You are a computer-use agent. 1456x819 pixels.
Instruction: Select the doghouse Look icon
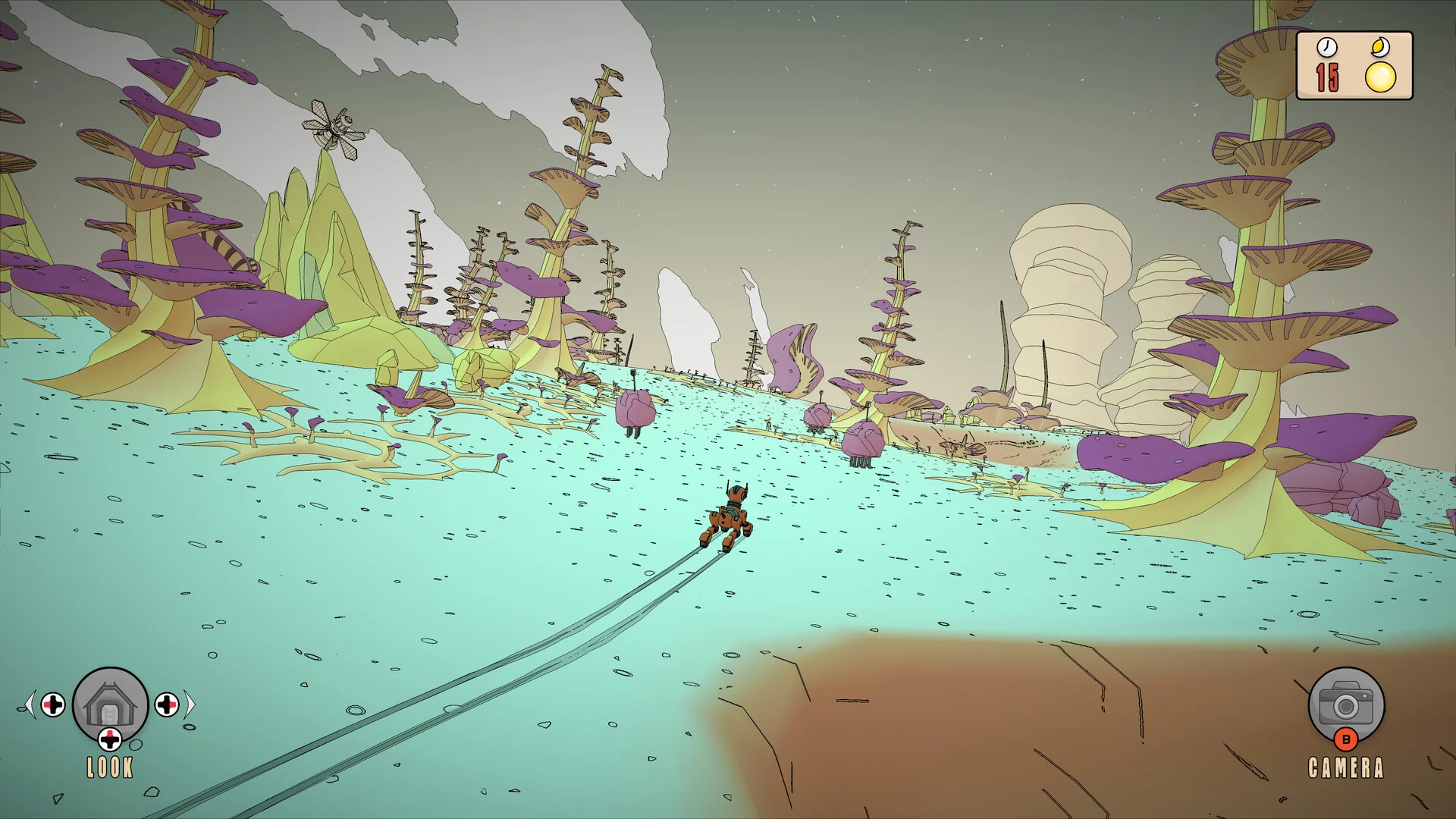pyautogui.click(x=110, y=704)
